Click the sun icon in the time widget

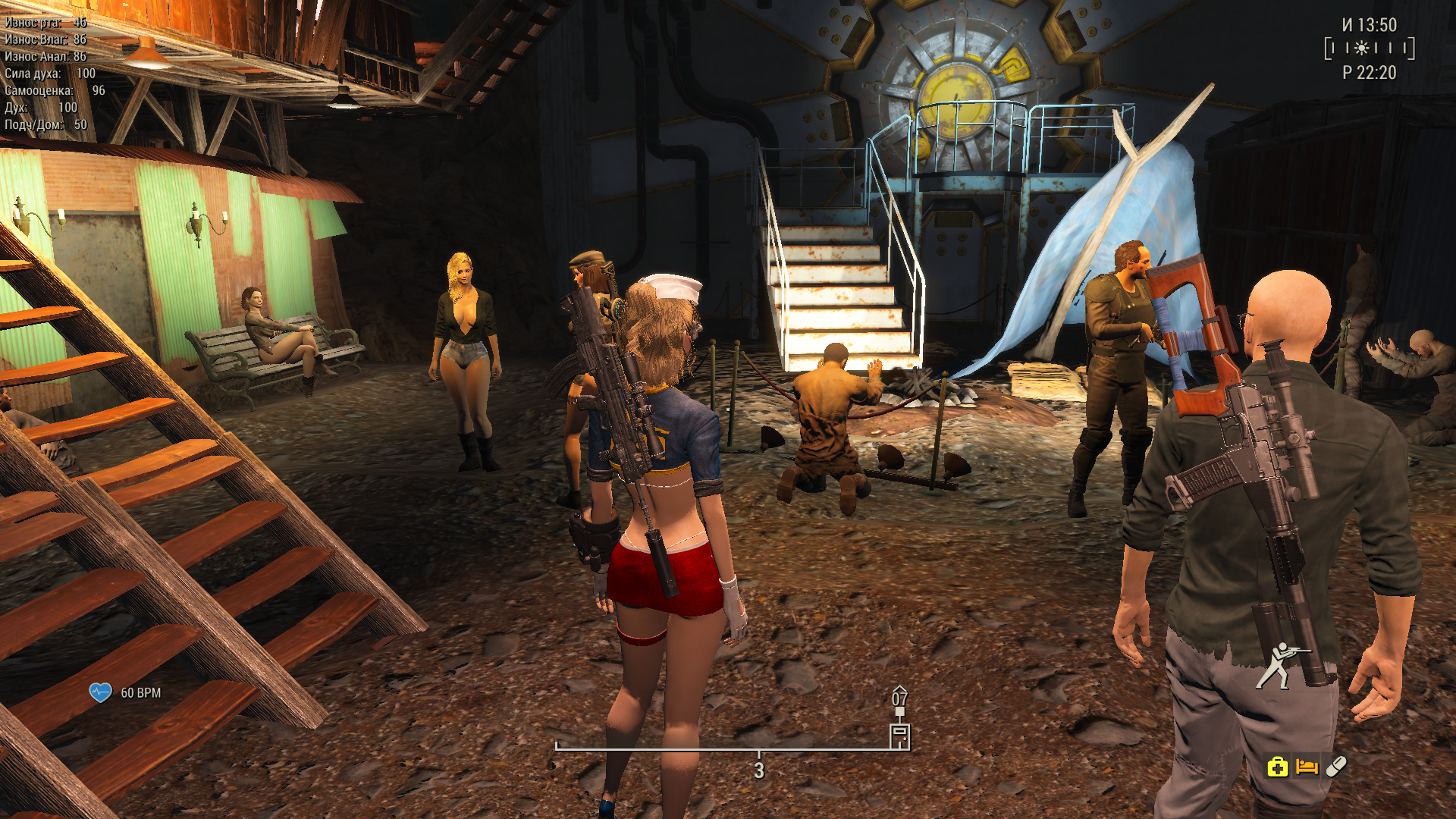pos(1362,49)
